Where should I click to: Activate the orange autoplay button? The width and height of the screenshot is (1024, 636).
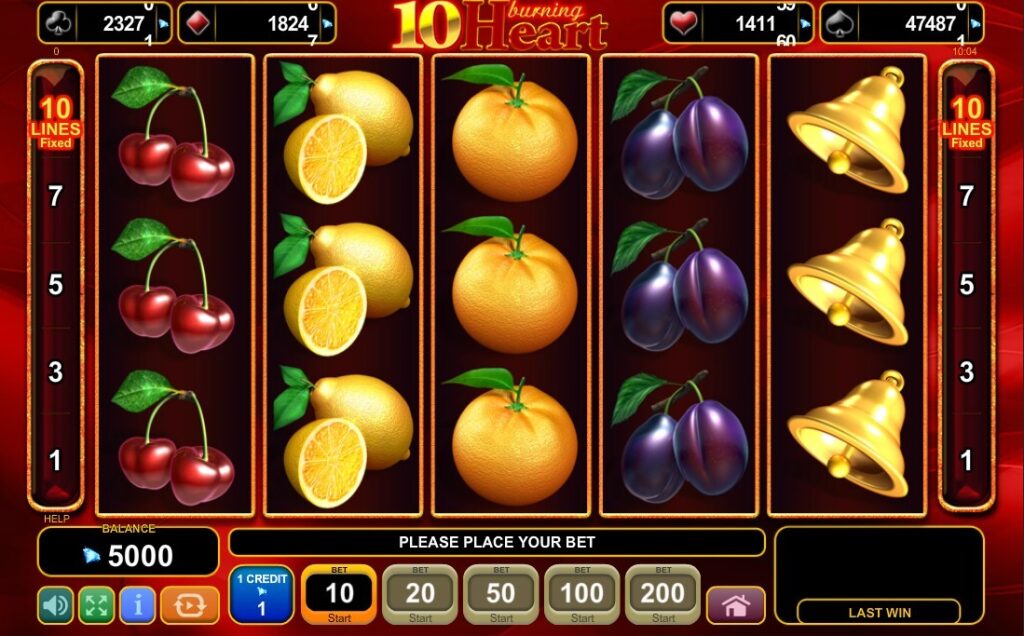(x=189, y=605)
